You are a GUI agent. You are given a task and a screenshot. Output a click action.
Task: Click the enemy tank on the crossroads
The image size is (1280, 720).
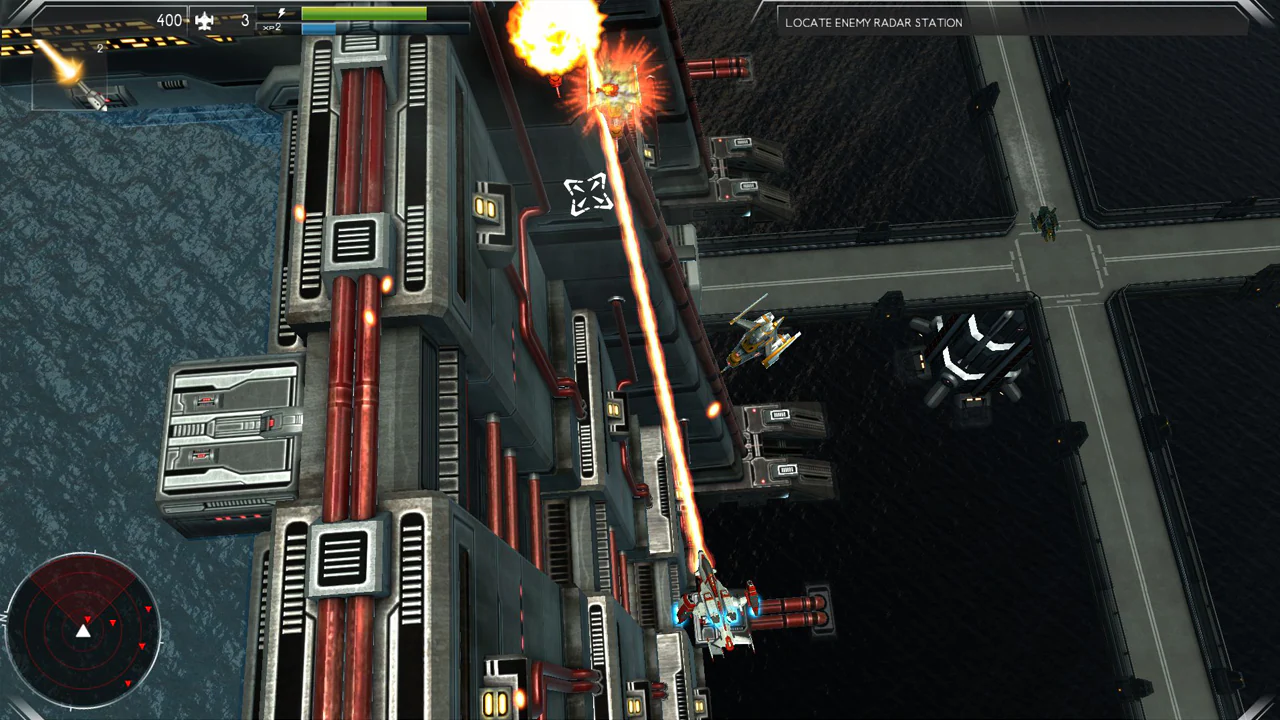1043,222
